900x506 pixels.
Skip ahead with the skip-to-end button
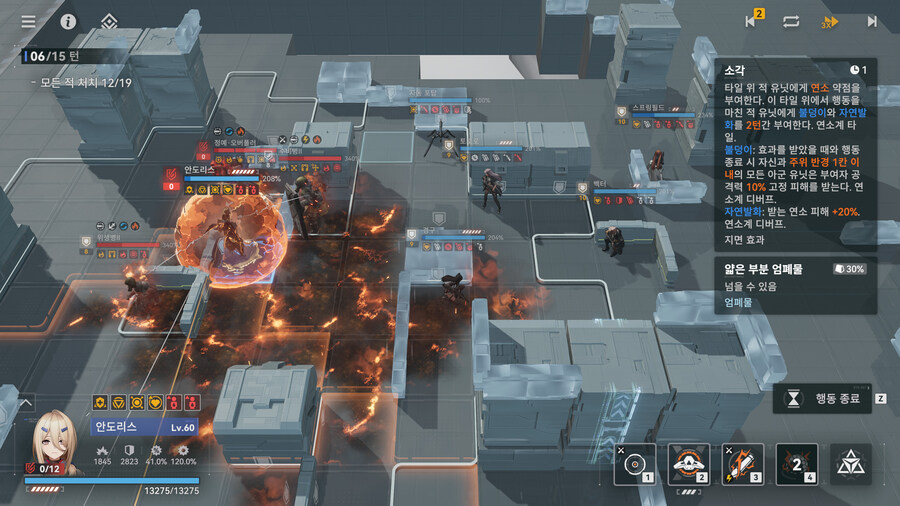[871, 21]
